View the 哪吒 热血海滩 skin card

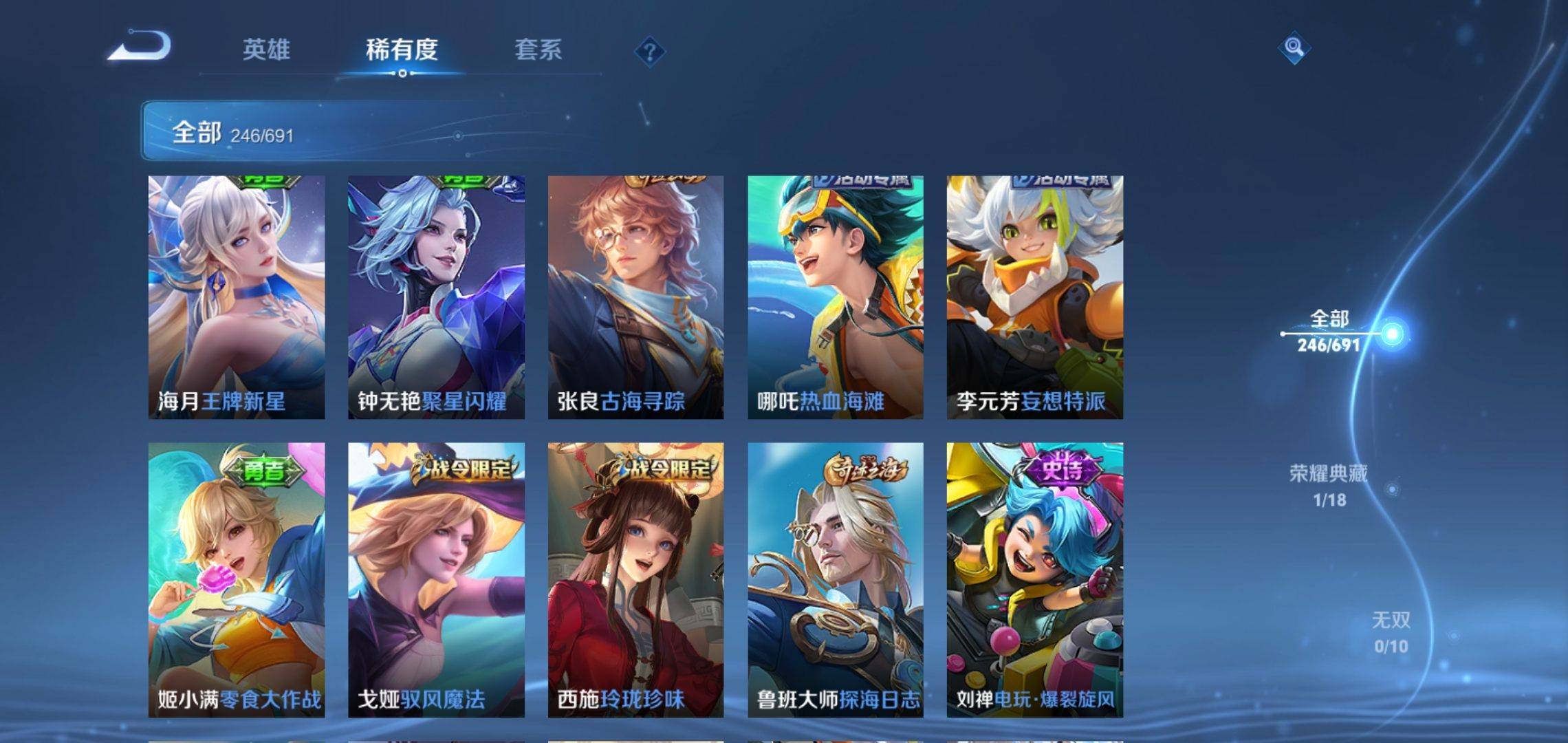click(x=836, y=297)
